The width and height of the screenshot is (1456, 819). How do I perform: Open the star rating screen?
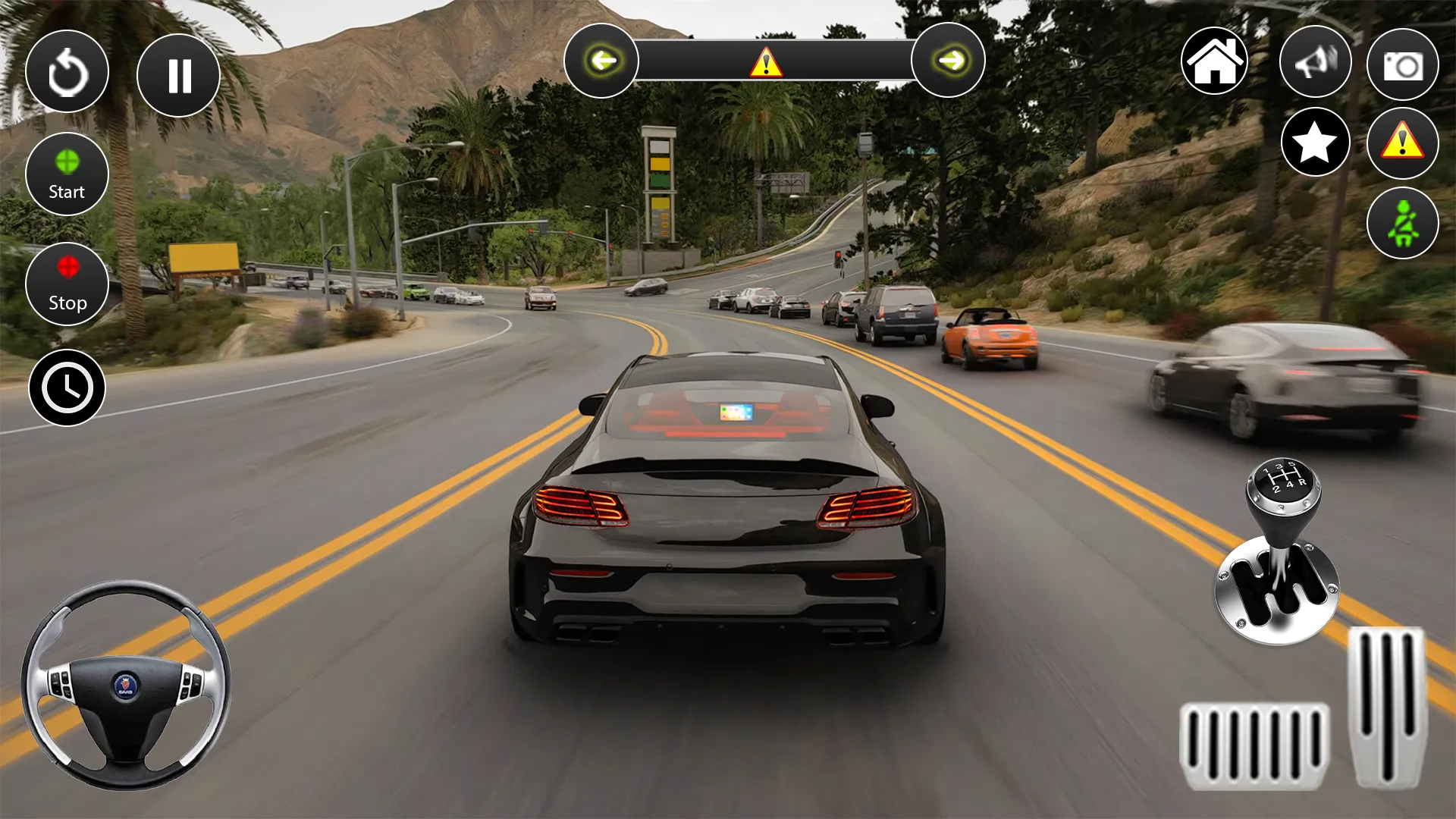tap(1316, 143)
